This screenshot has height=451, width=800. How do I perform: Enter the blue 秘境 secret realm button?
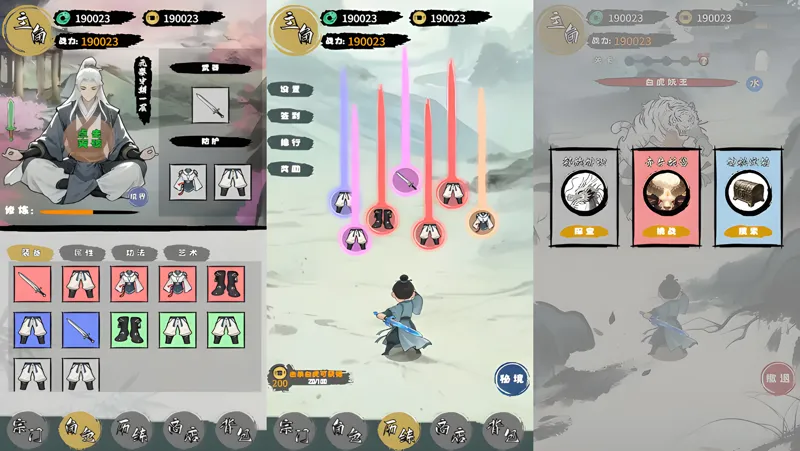(x=511, y=378)
